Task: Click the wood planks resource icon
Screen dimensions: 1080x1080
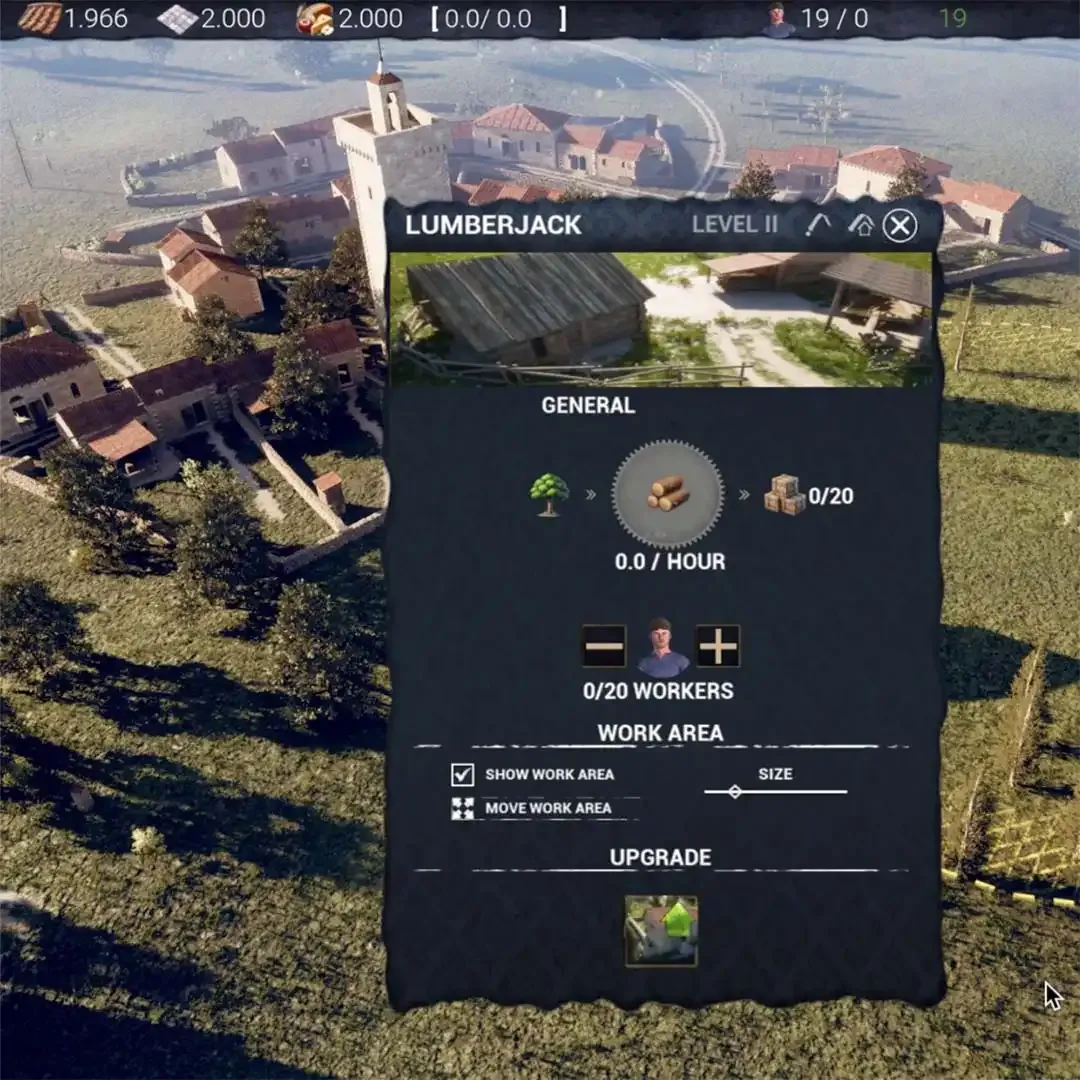Action: pos(40,18)
